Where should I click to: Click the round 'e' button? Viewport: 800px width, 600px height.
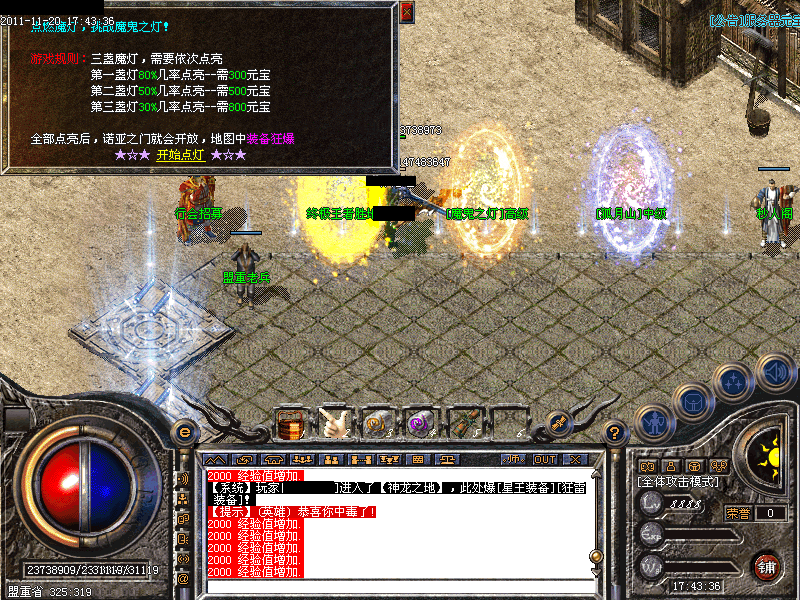[183, 432]
